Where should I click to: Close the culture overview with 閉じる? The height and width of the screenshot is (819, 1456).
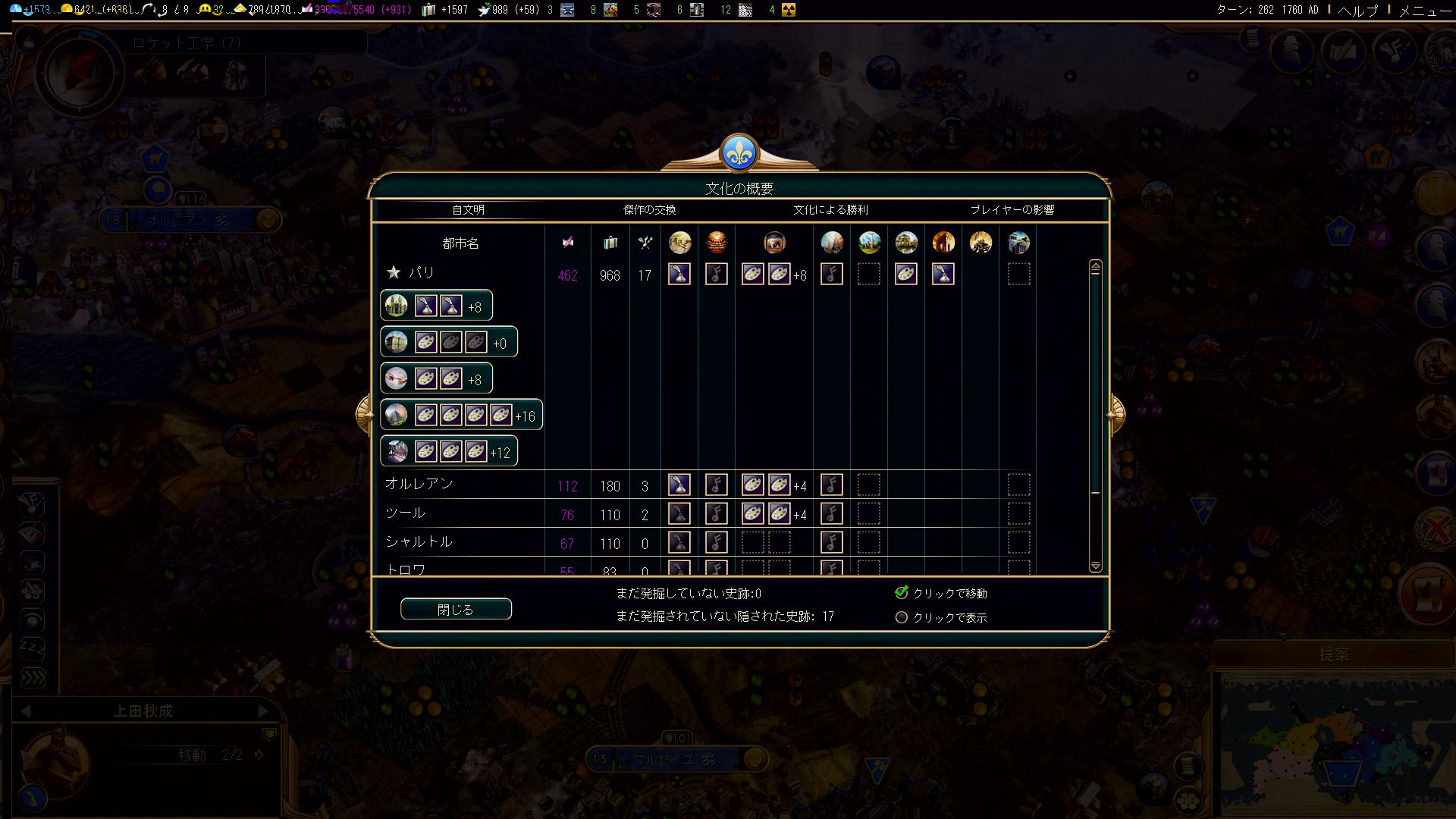click(456, 609)
